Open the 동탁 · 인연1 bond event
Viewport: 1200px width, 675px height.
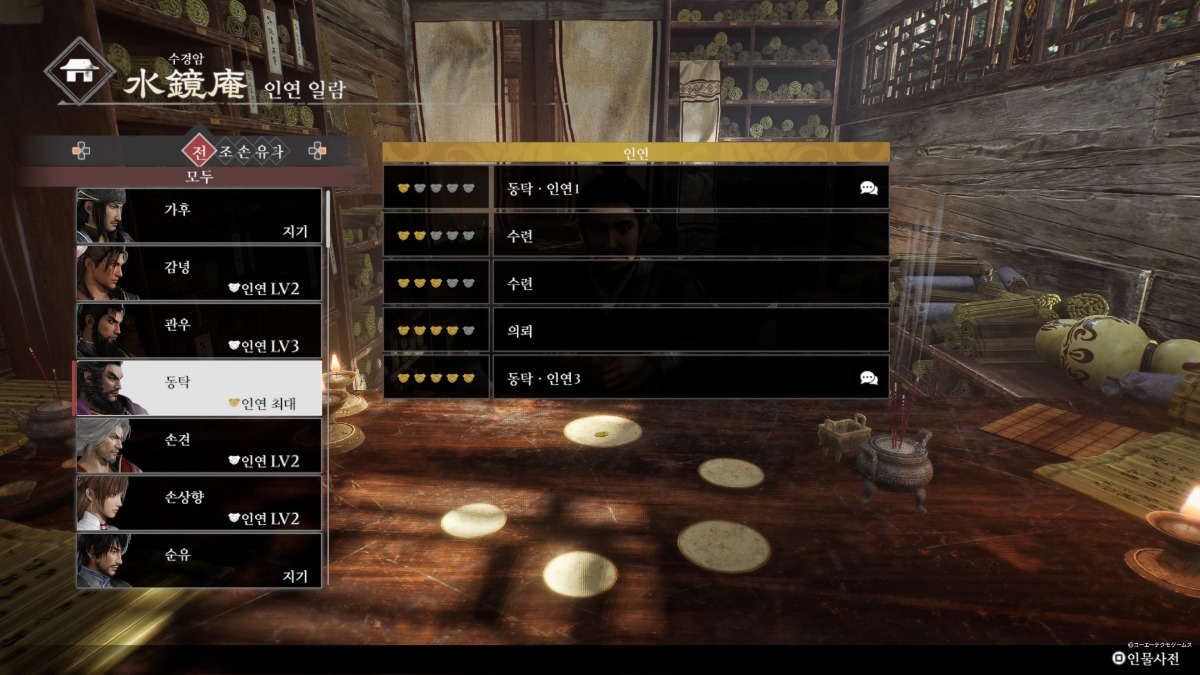tap(690, 187)
